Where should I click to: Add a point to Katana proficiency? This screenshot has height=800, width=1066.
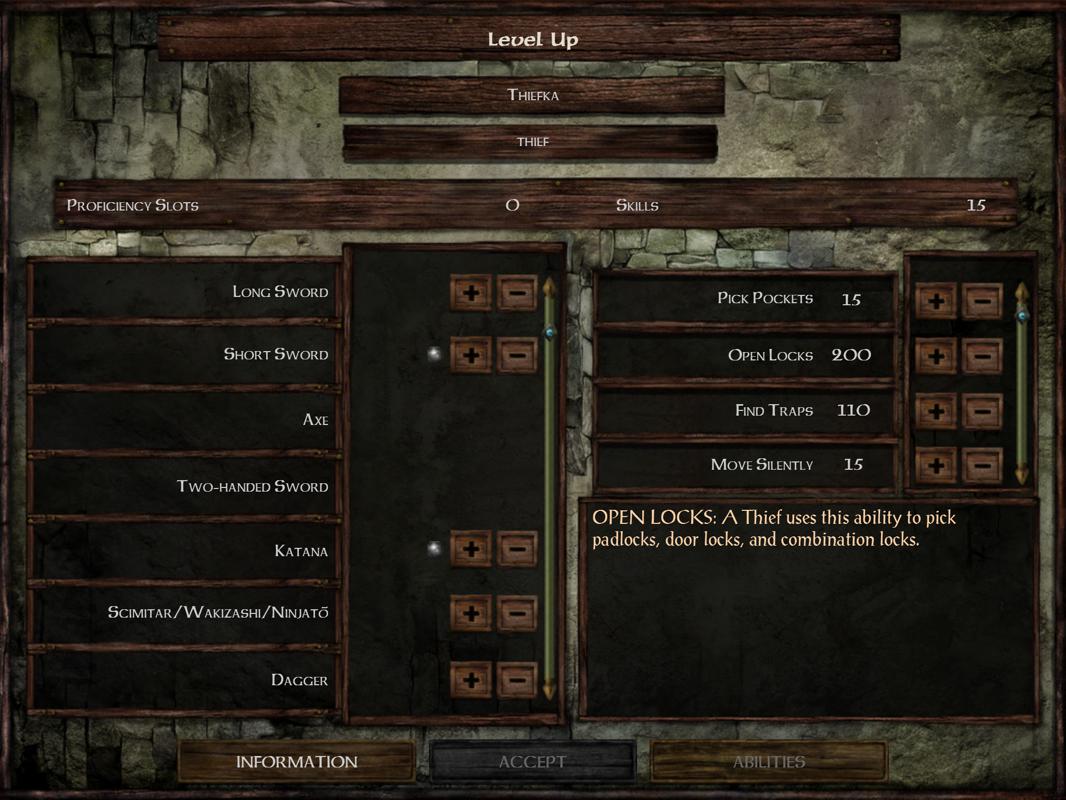[x=471, y=549]
